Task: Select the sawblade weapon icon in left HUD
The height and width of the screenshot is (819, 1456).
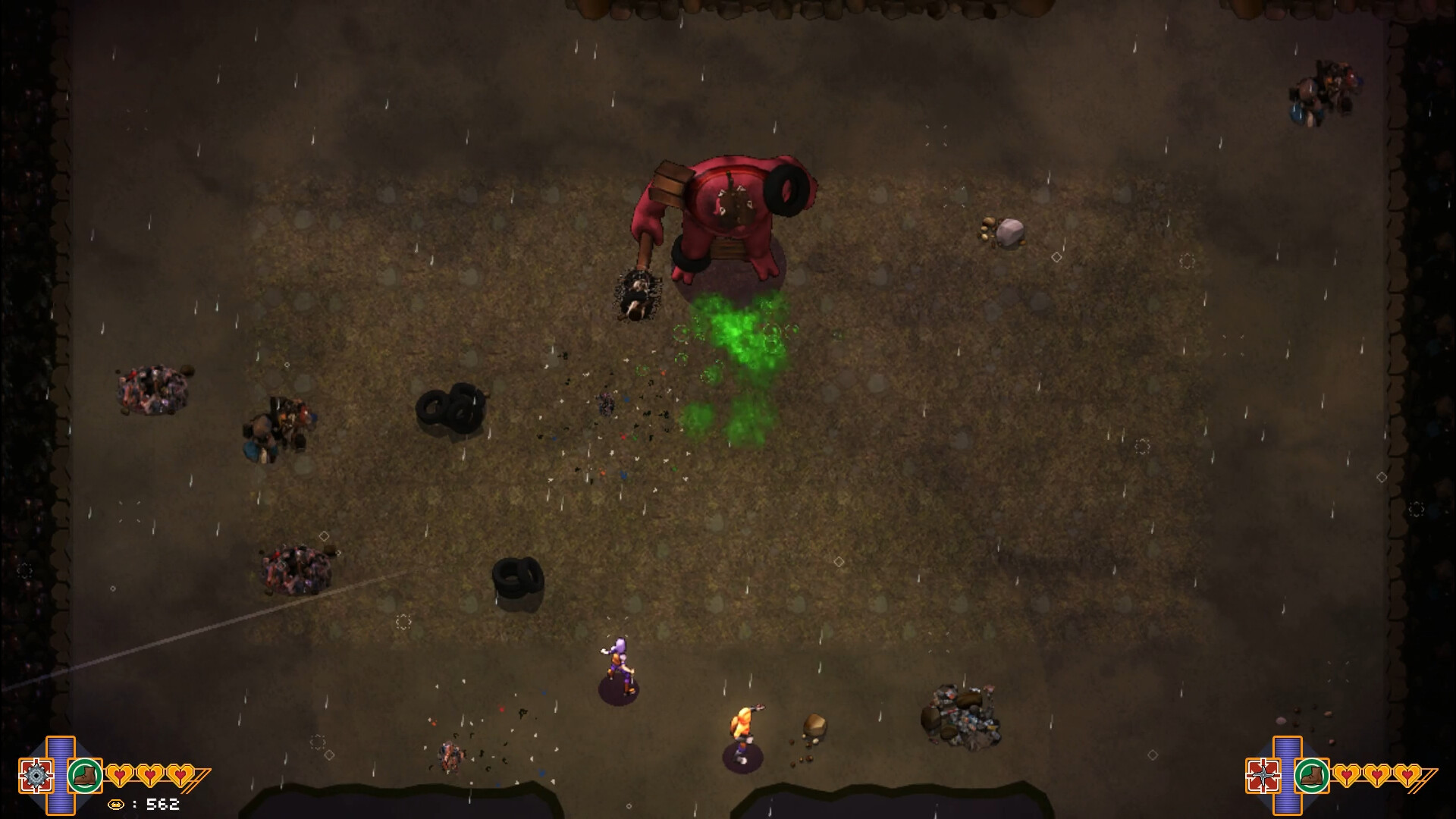Action: tap(36, 776)
